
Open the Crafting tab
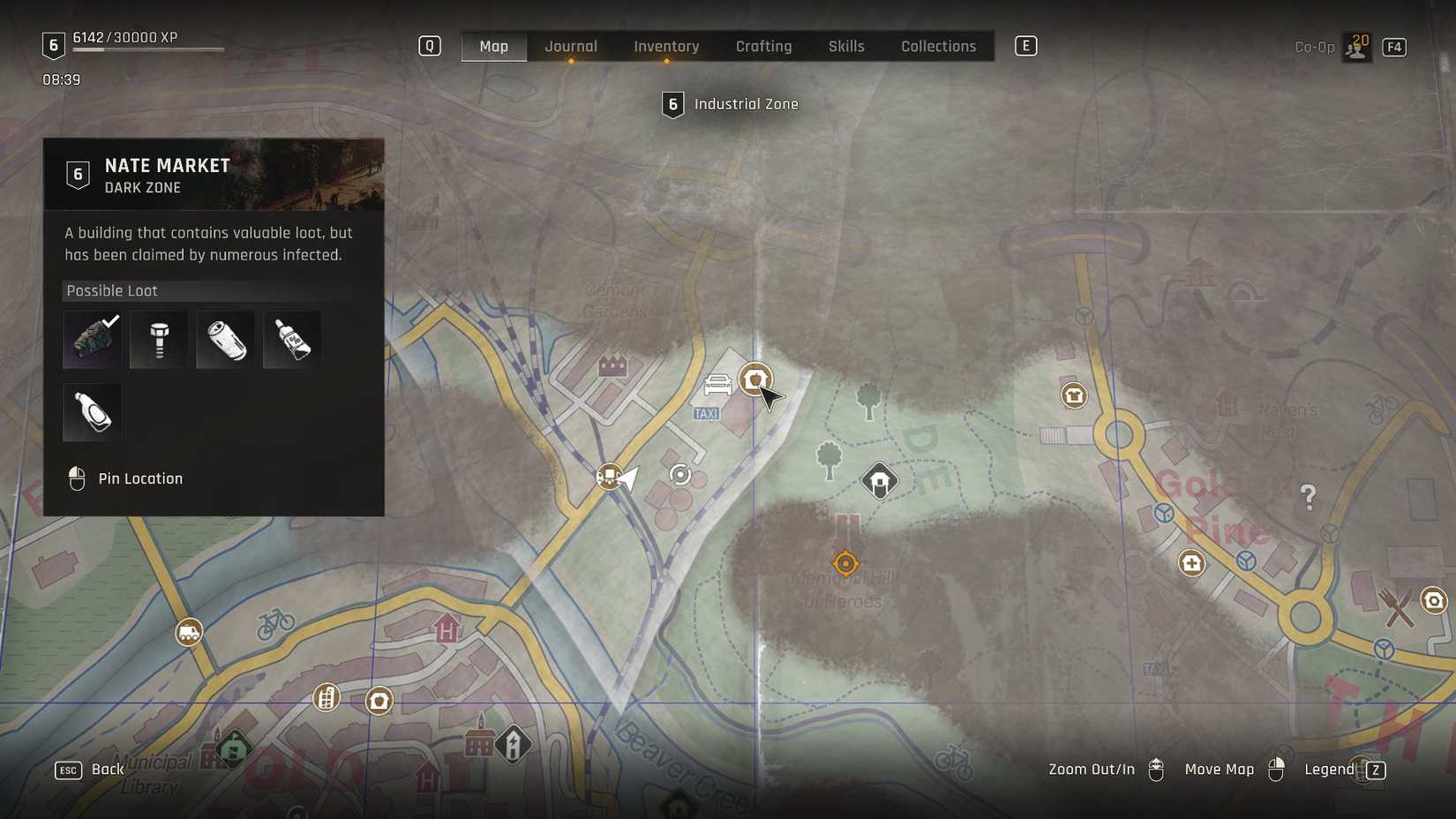click(x=763, y=46)
